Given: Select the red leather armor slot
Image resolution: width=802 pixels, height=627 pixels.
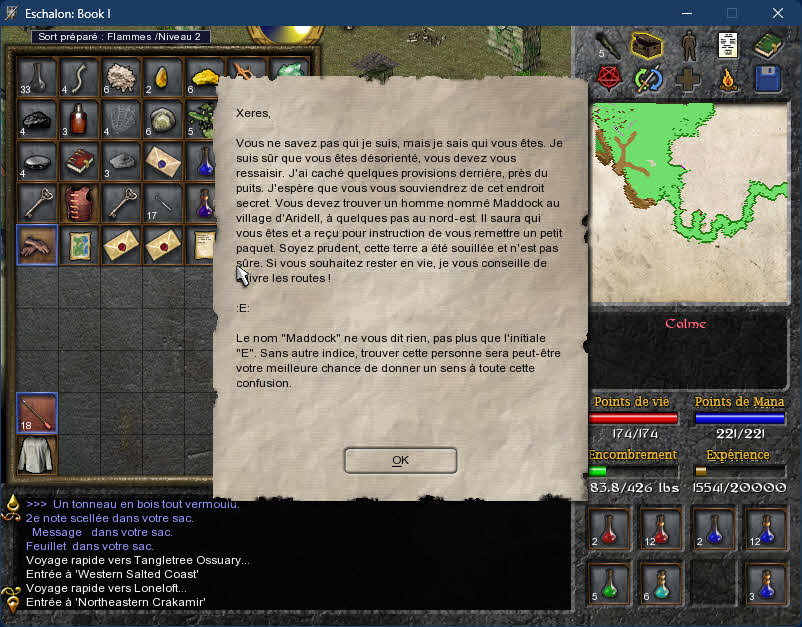Looking at the screenshot, I should point(79,201).
